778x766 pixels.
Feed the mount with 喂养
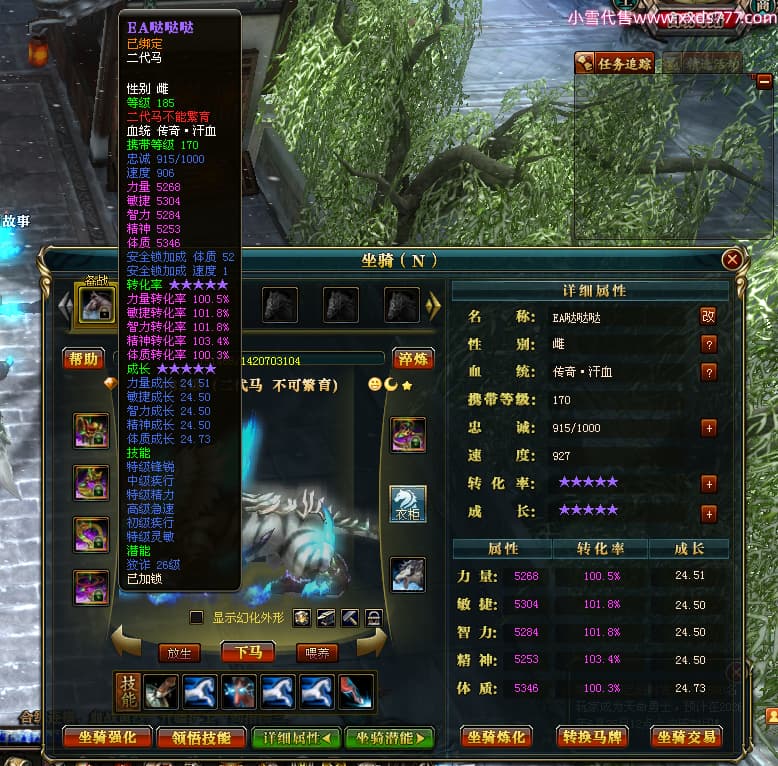click(x=317, y=653)
